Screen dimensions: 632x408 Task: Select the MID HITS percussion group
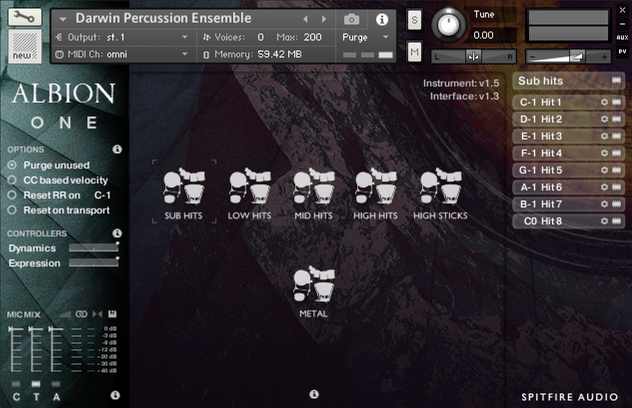click(x=313, y=186)
